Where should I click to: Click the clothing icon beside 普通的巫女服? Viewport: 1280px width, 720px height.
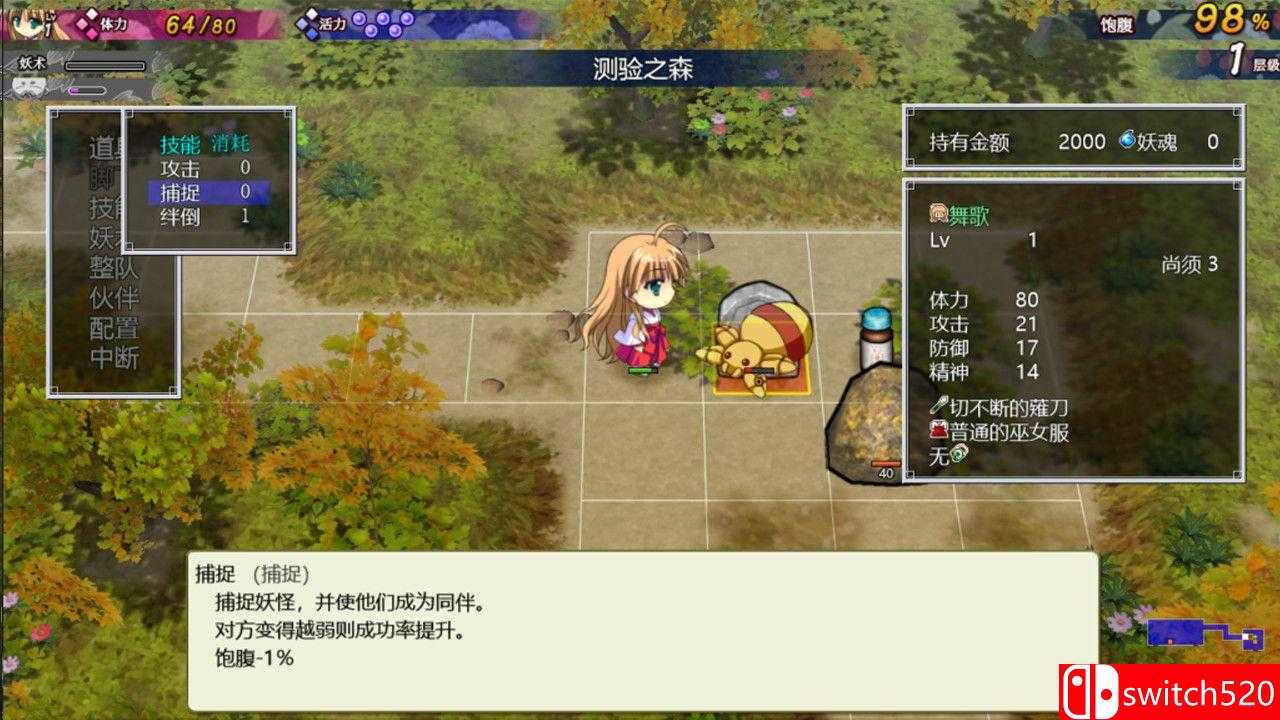click(x=938, y=430)
